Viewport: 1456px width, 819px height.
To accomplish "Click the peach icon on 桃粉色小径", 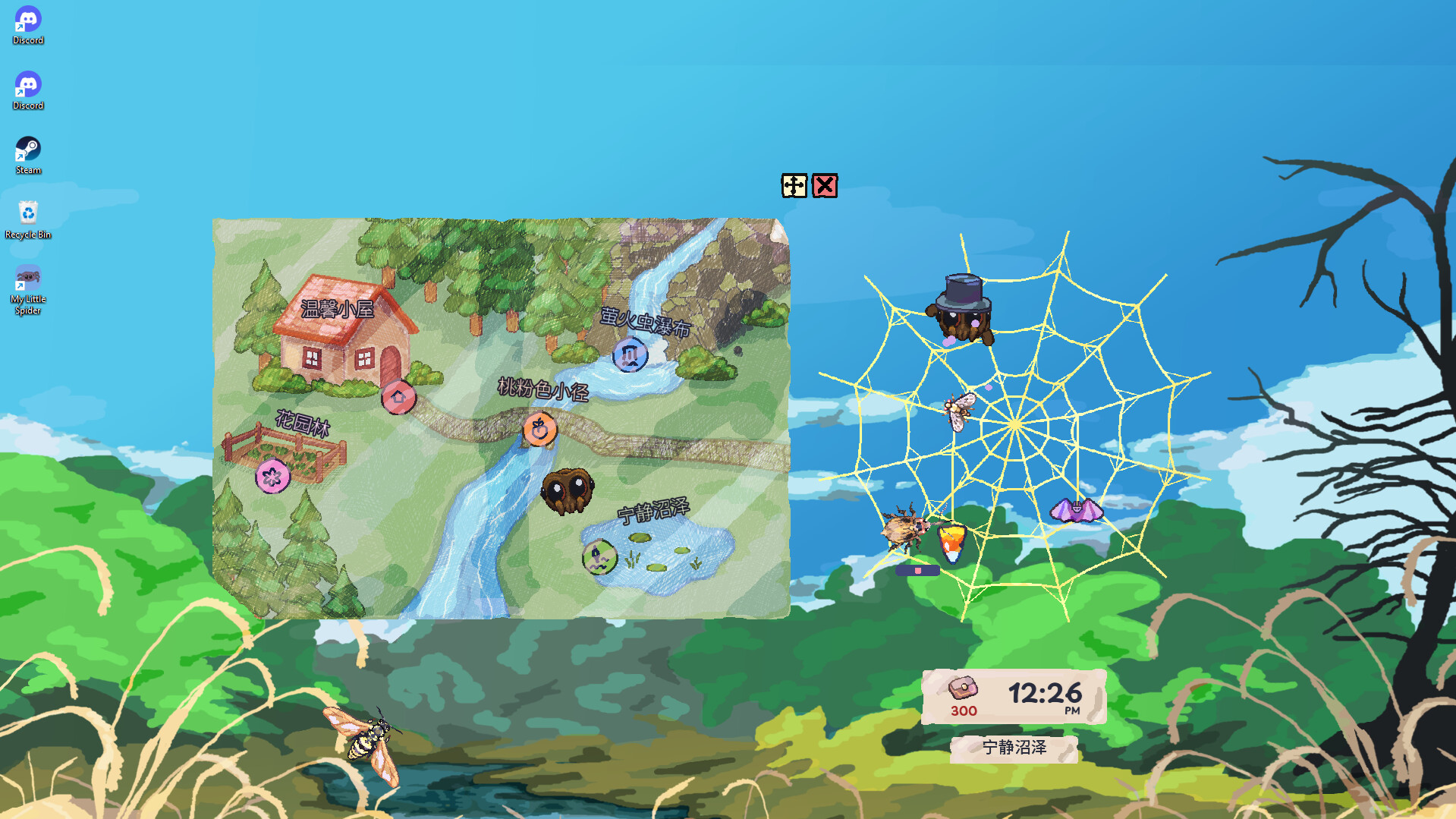I will tap(540, 428).
